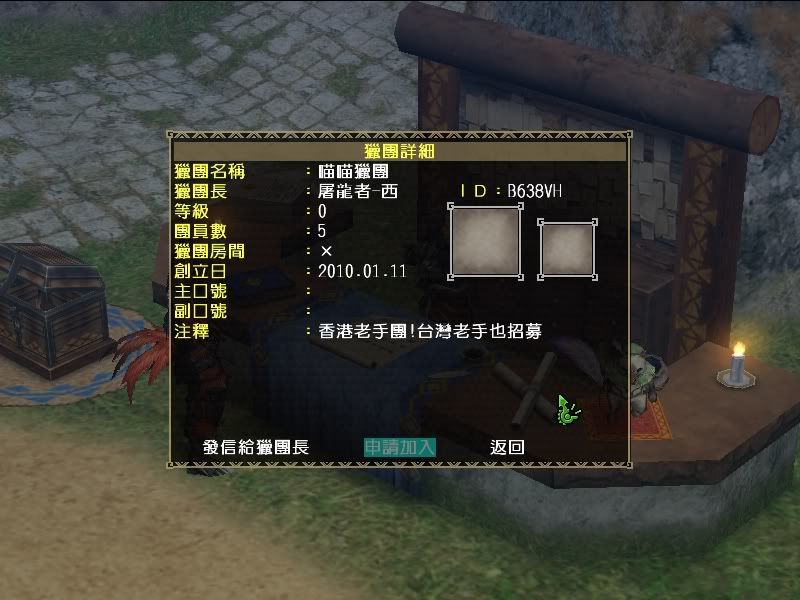The width and height of the screenshot is (800, 600).
Task: Select the highlighted 申請加入 option
Action: (399, 447)
